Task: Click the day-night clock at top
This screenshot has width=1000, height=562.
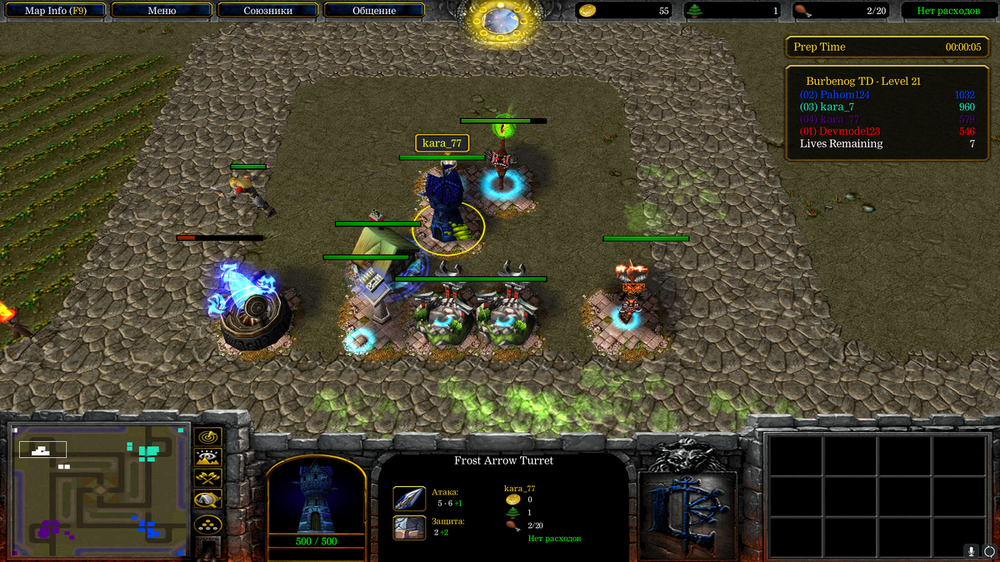Action: (x=499, y=18)
